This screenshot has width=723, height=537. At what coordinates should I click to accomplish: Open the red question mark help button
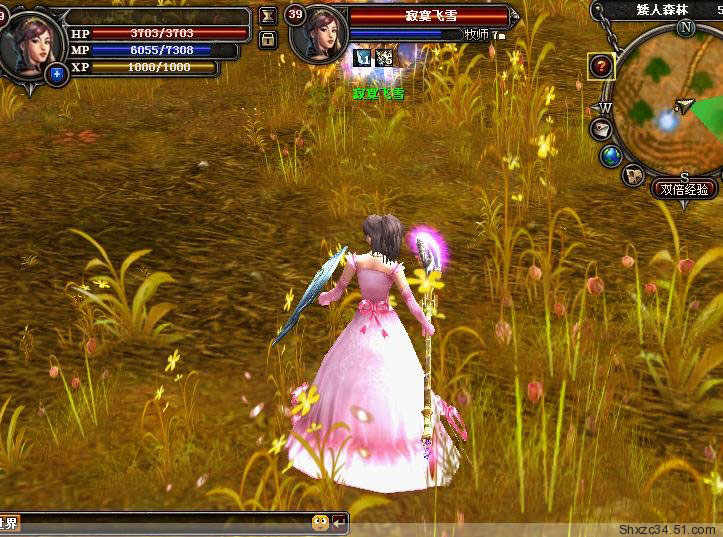pos(600,66)
